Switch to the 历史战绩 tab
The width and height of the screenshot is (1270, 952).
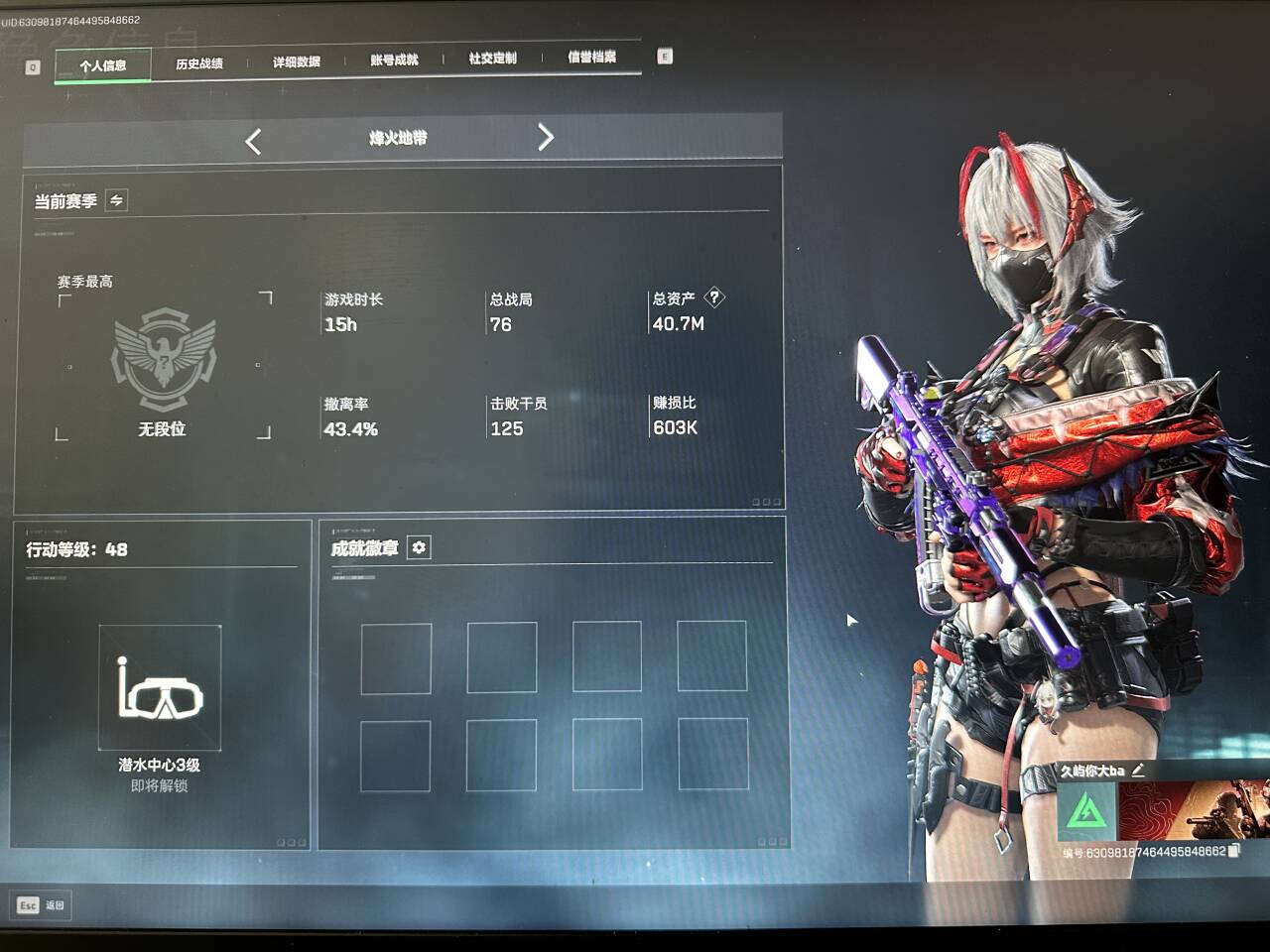[199, 63]
